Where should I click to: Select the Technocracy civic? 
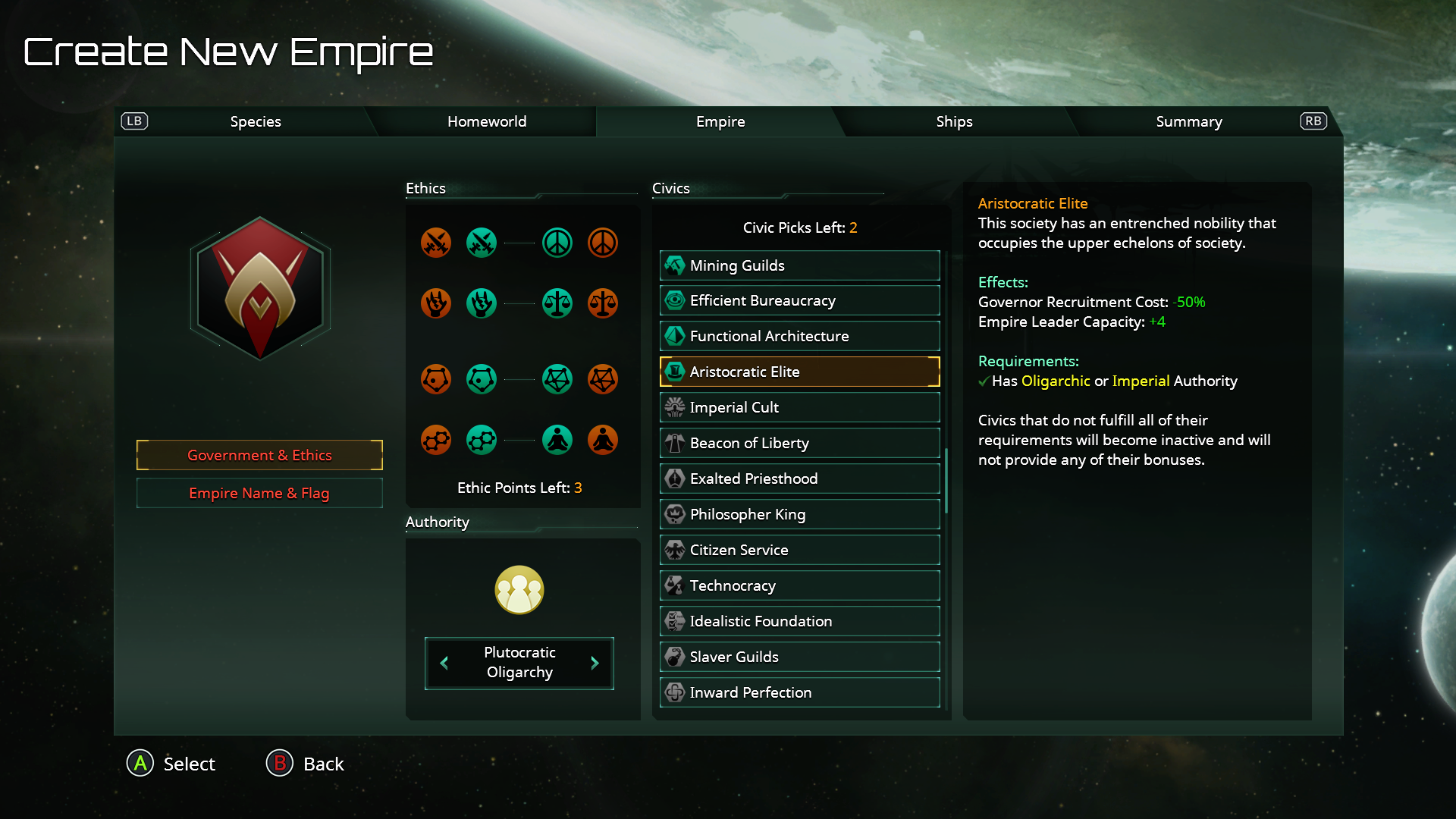tap(799, 585)
